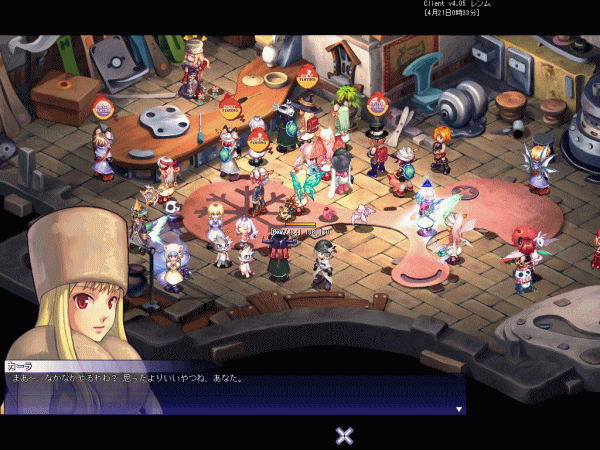Advance dialogue using the small down arrow
Image resolution: width=600 pixels, height=450 pixels.
click(x=459, y=409)
